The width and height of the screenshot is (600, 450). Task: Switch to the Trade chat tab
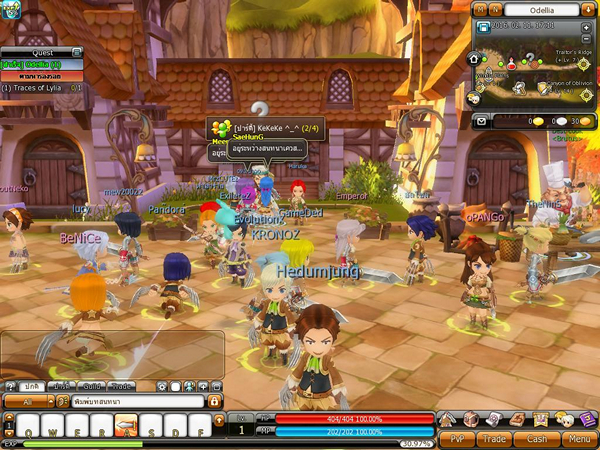click(122, 385)
